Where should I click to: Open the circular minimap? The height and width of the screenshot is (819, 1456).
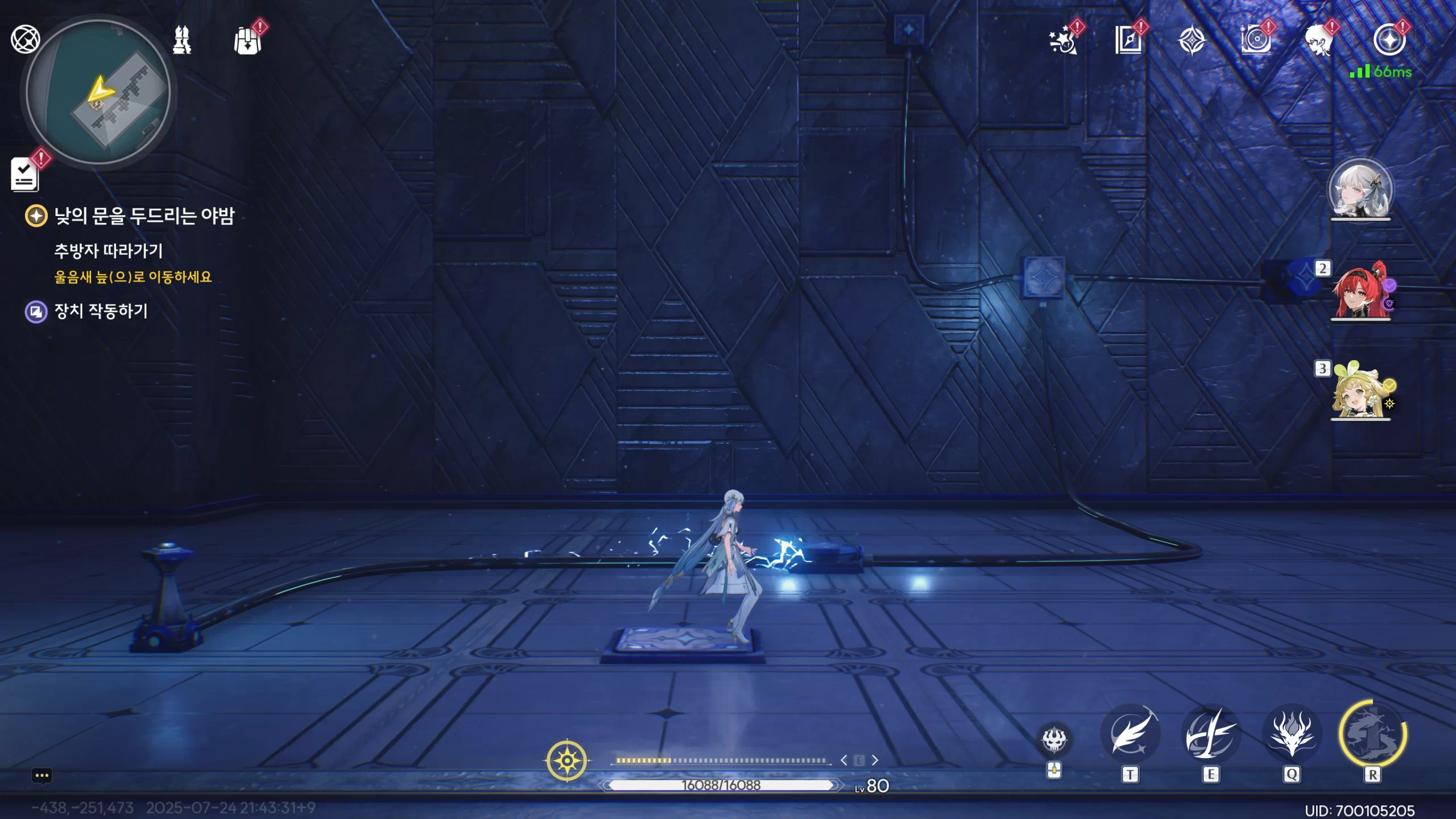click(x=98, y=93)
